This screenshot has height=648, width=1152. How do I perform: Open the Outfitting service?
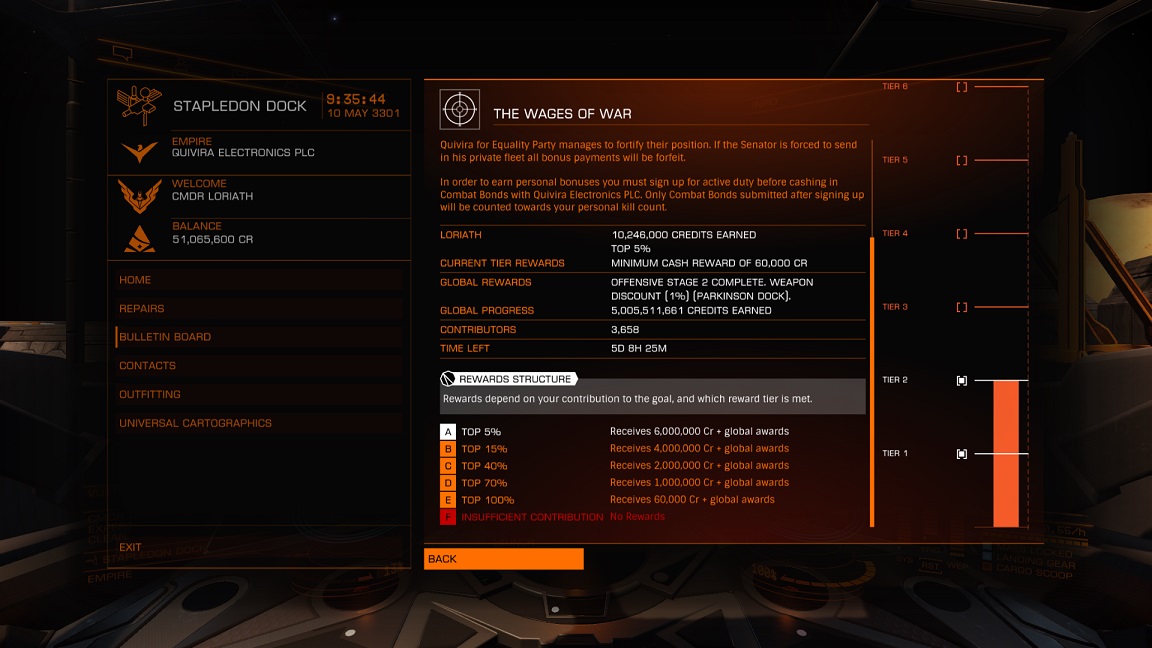[150, 394]
